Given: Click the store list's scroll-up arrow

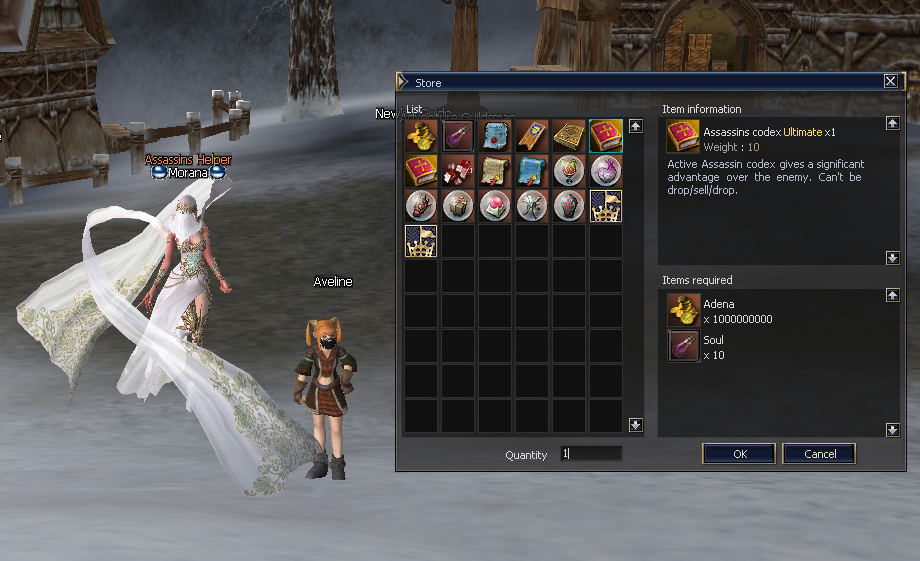Looking at the screenshot, I should click(x=635, y=127).
